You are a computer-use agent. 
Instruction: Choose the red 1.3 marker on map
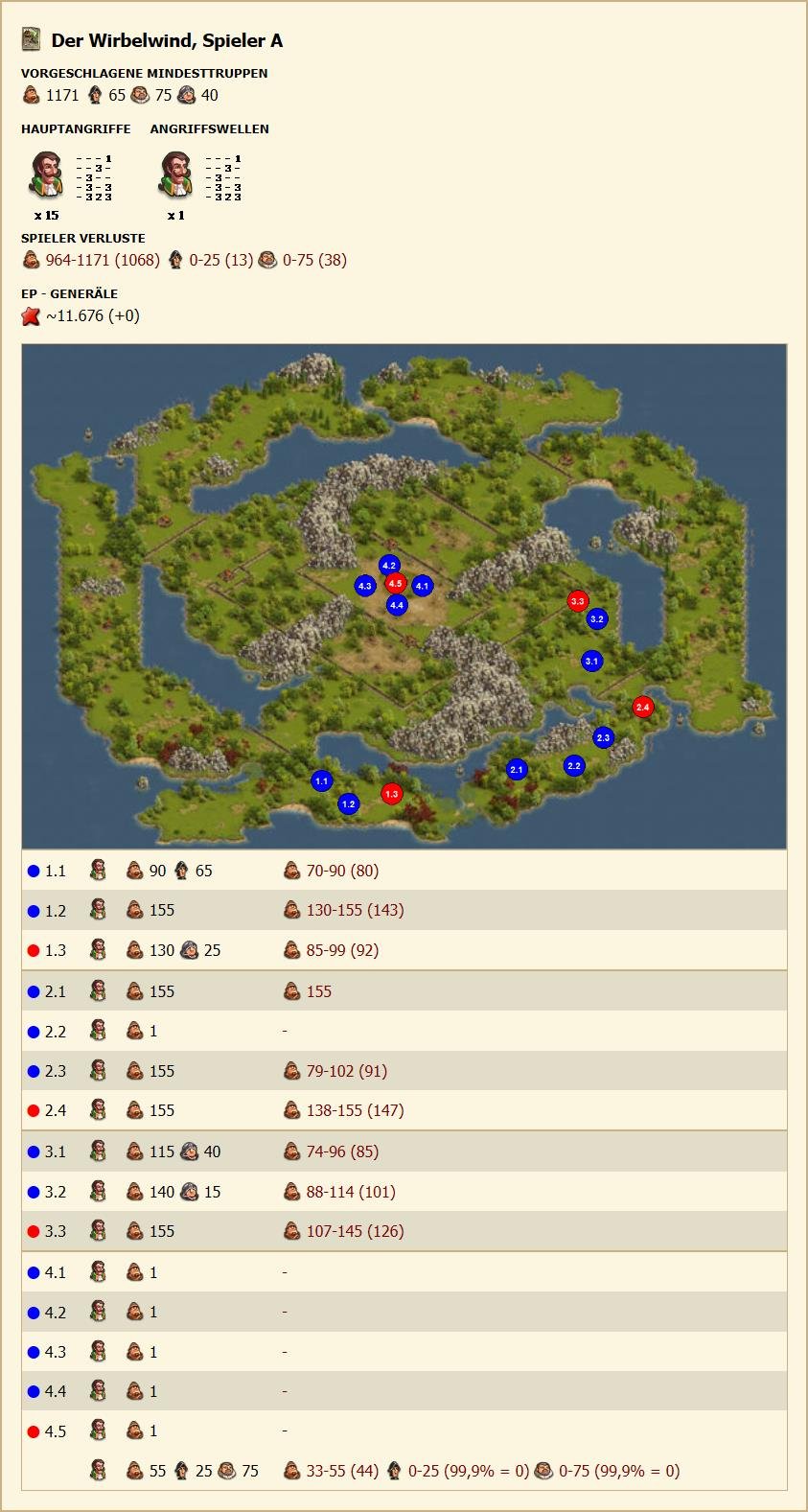click(391, 794)
